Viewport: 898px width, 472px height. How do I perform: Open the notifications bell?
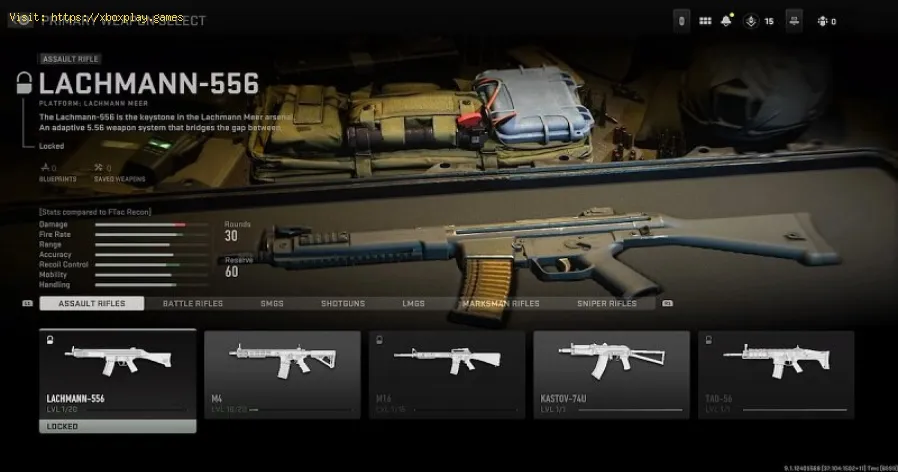pyautogui.click(x=727, y=21)
